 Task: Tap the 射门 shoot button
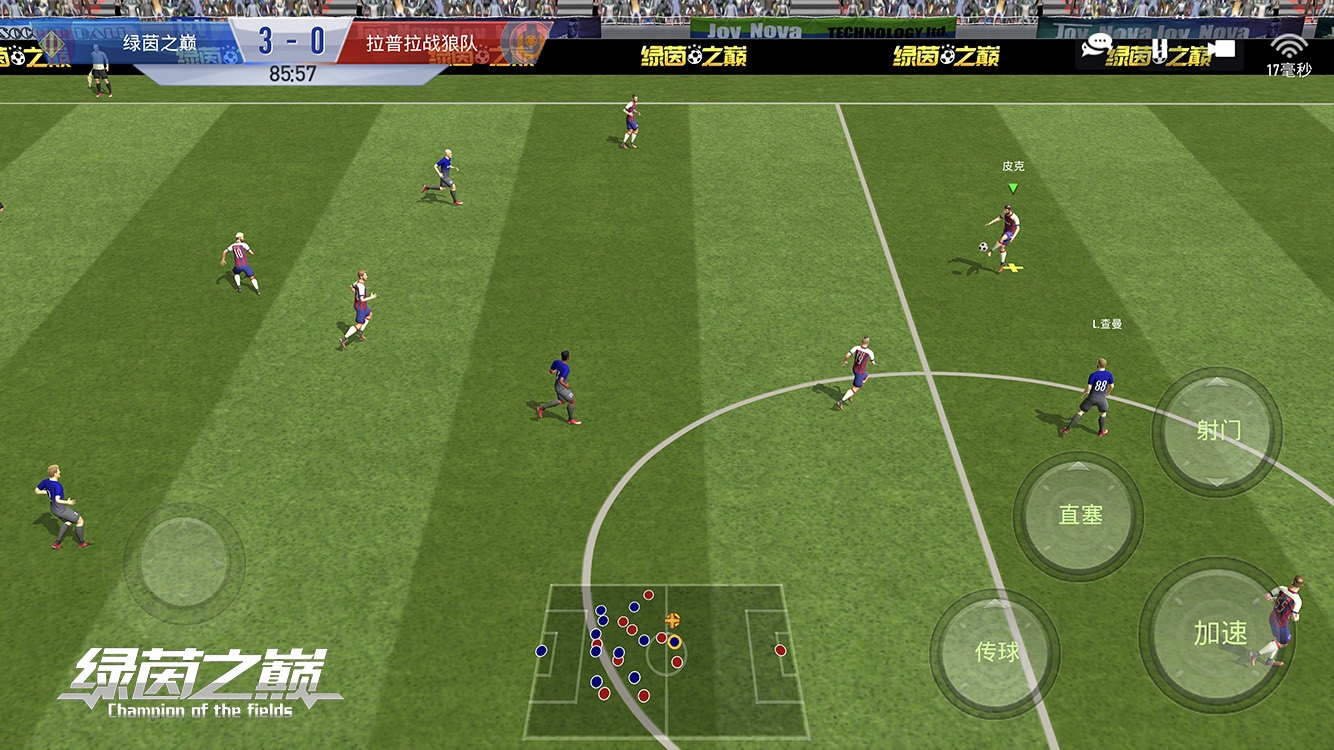point(1217,431)
